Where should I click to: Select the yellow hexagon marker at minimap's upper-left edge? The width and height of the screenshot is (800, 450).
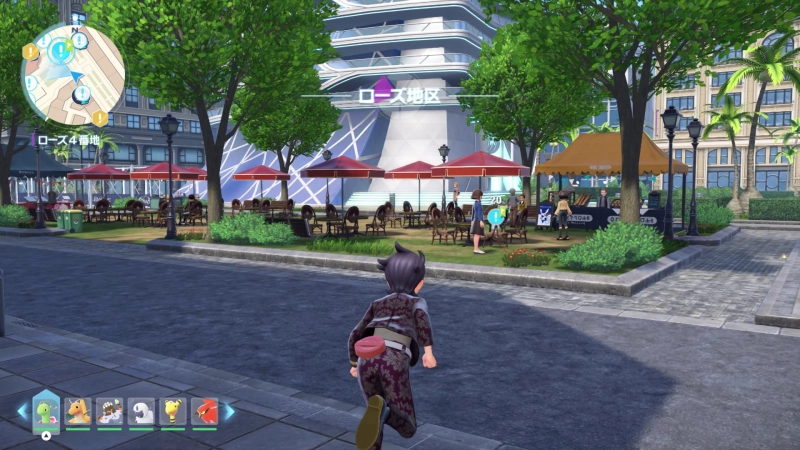29,51
